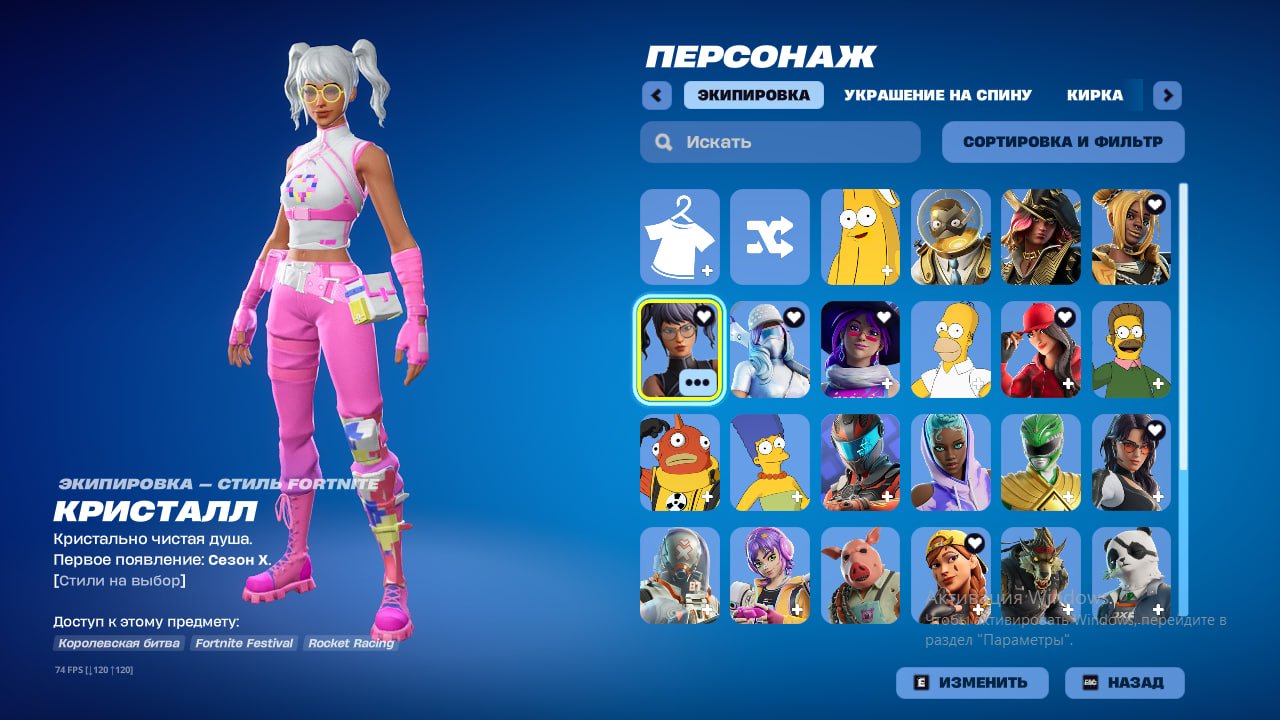Click the right arrow to next category
Screen dimensions: 1280x720
click(x=1166, y=95)
